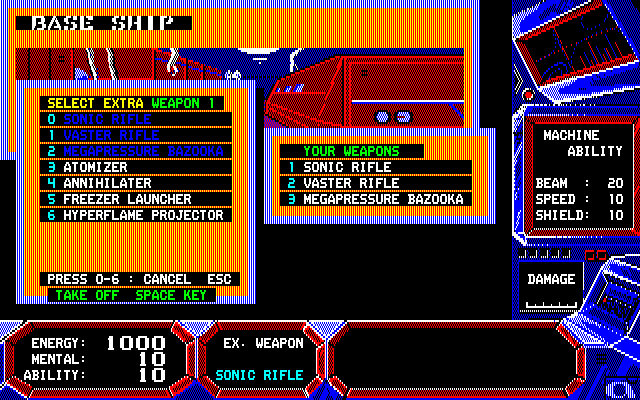Choose the Annihilater weapon entry
This screenshot has width=640, height=400.
(x=107, y=183)
